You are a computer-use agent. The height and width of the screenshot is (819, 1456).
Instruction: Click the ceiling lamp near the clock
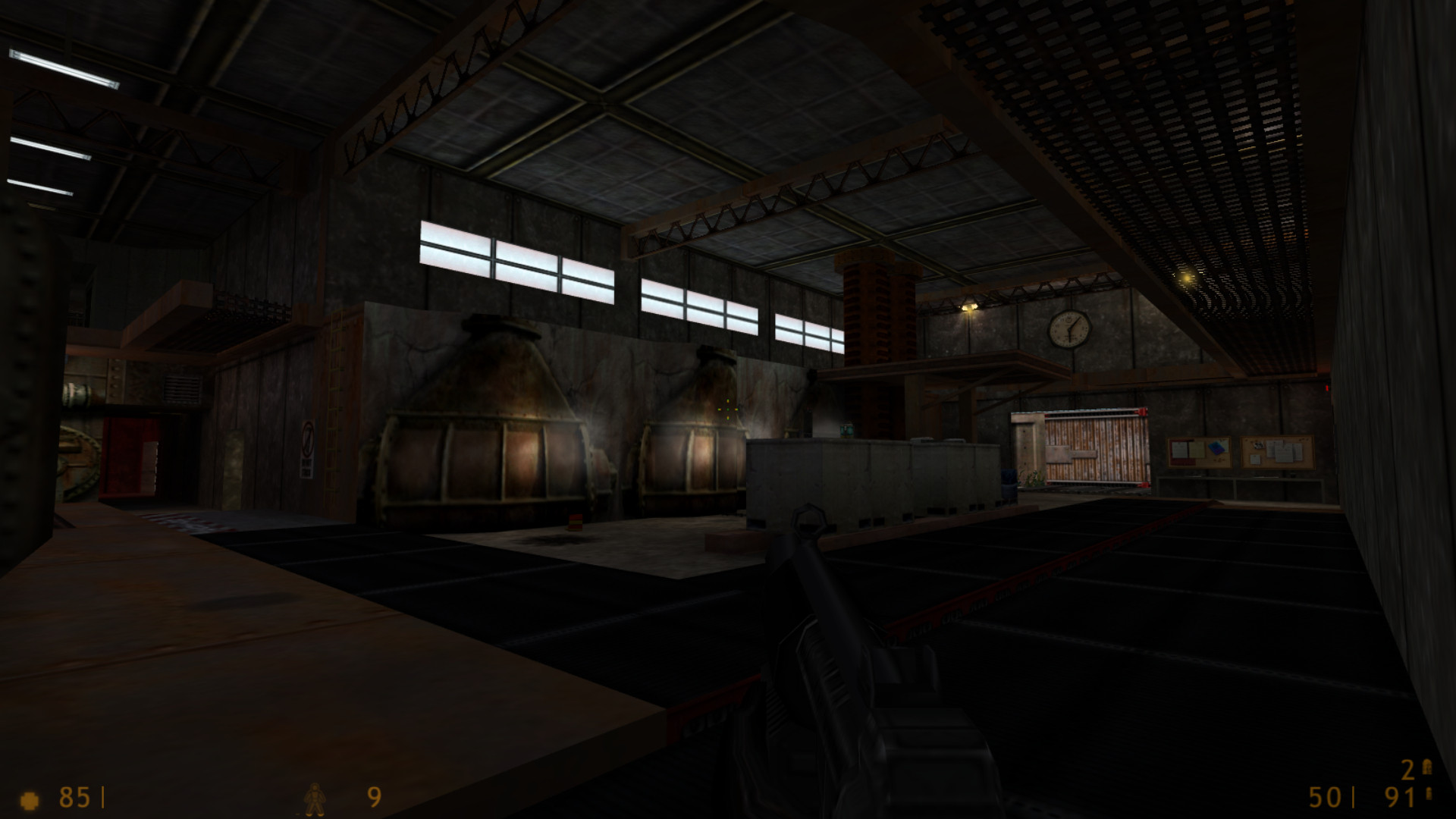click(x=970, y=307)
